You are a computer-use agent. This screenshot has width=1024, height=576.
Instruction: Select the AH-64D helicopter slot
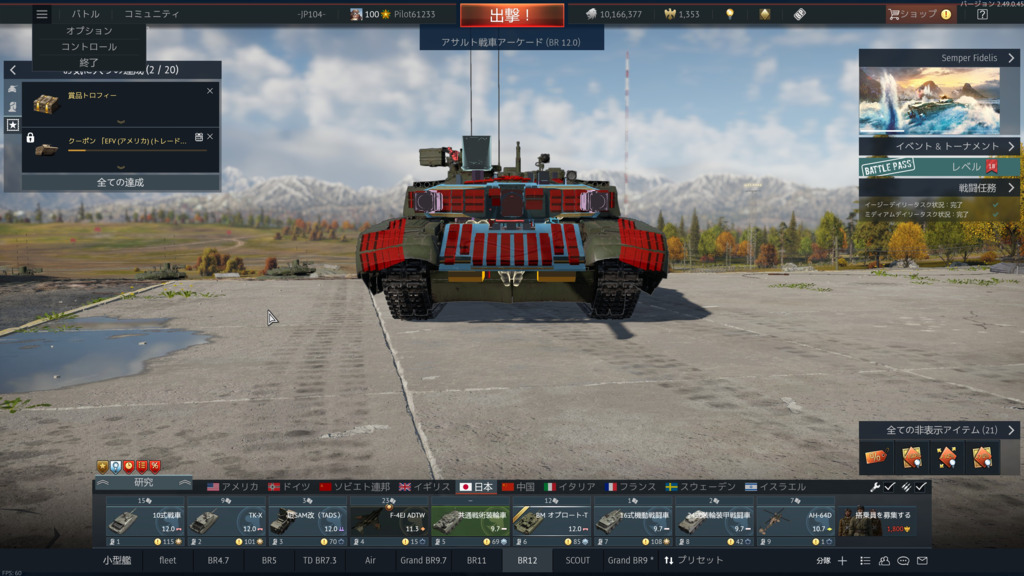[x=795, y=521]
